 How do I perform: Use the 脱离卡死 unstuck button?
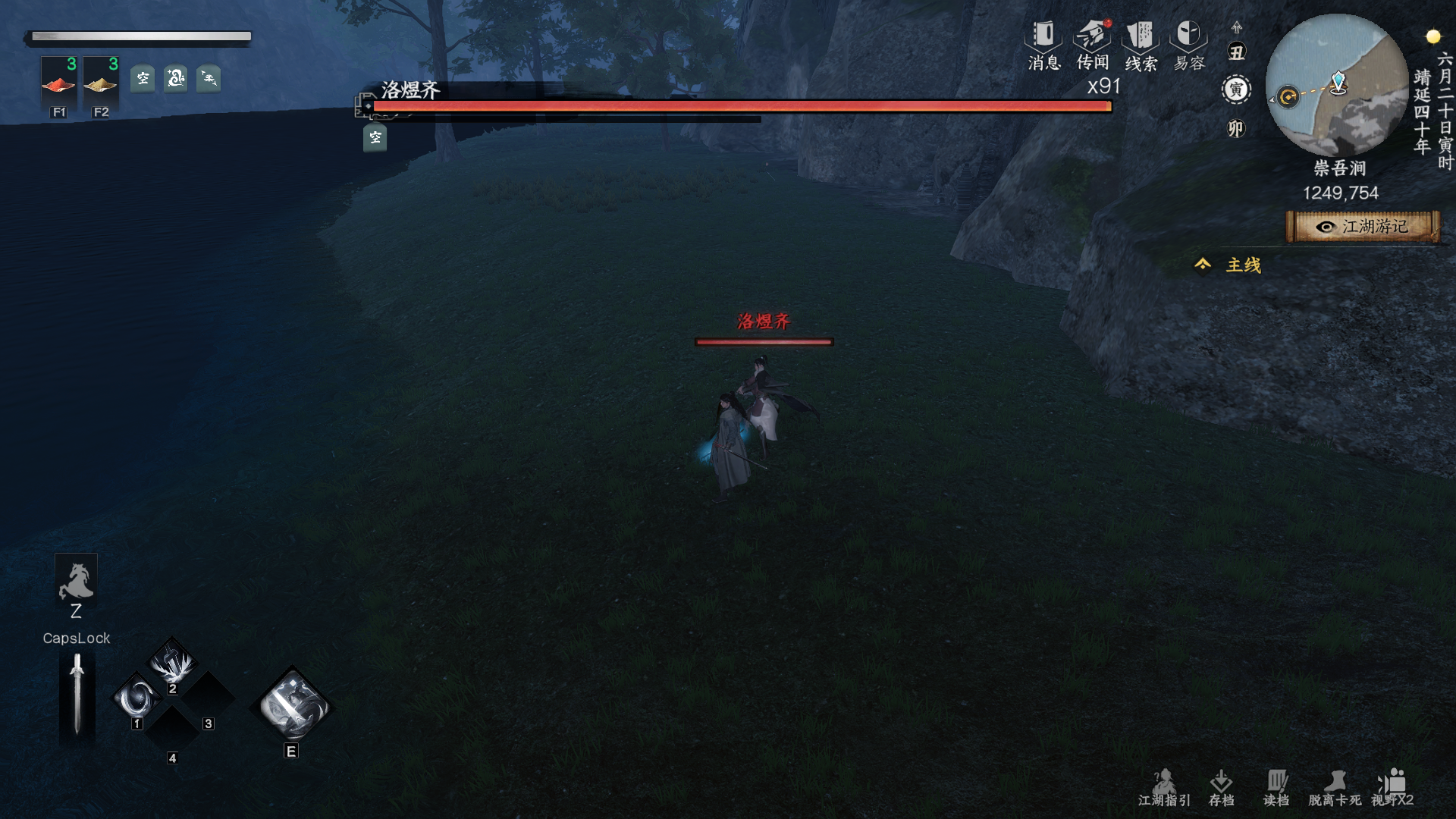tap(1335, 788)
